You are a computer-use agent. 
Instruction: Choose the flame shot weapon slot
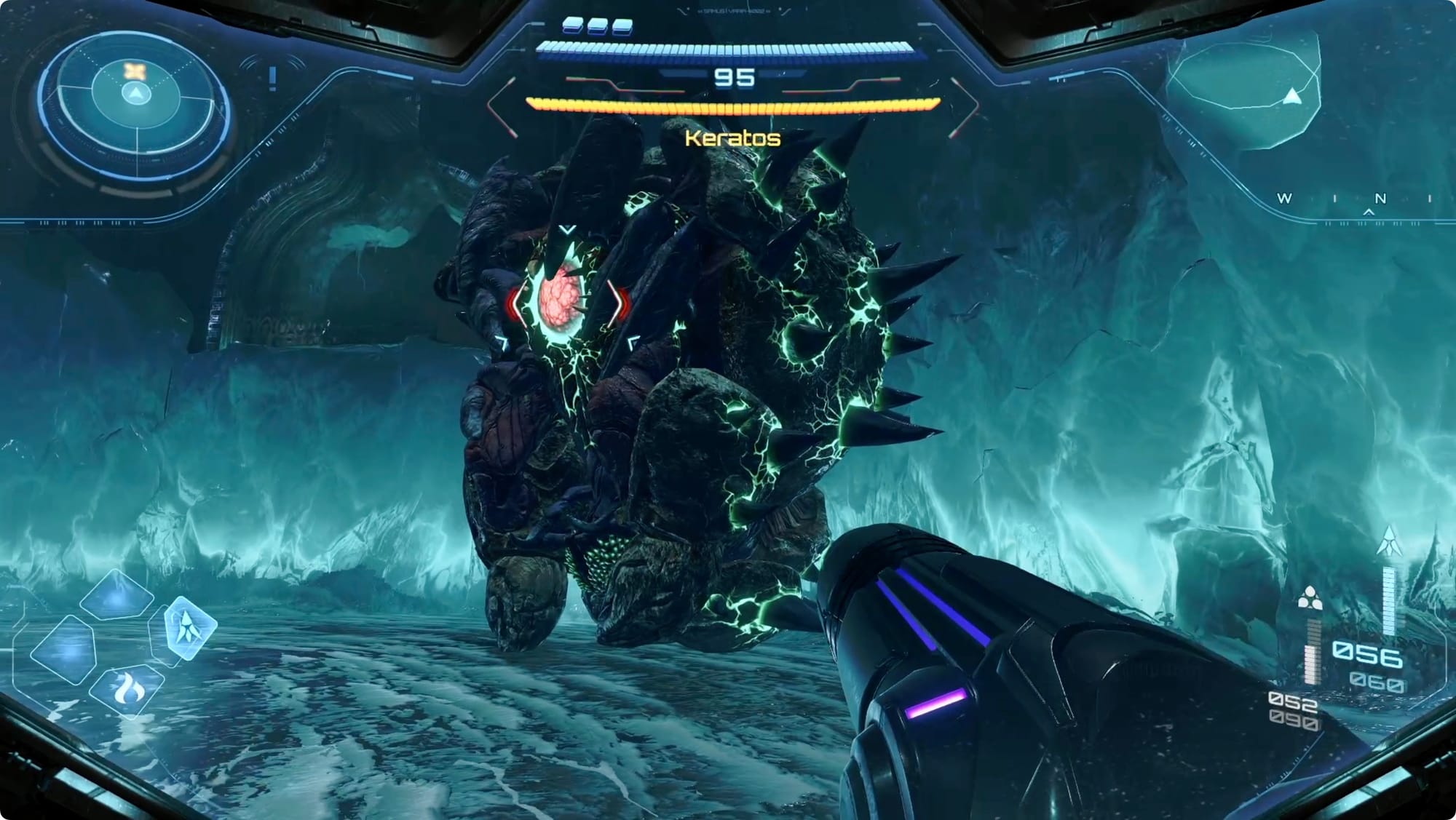[128, 688]
